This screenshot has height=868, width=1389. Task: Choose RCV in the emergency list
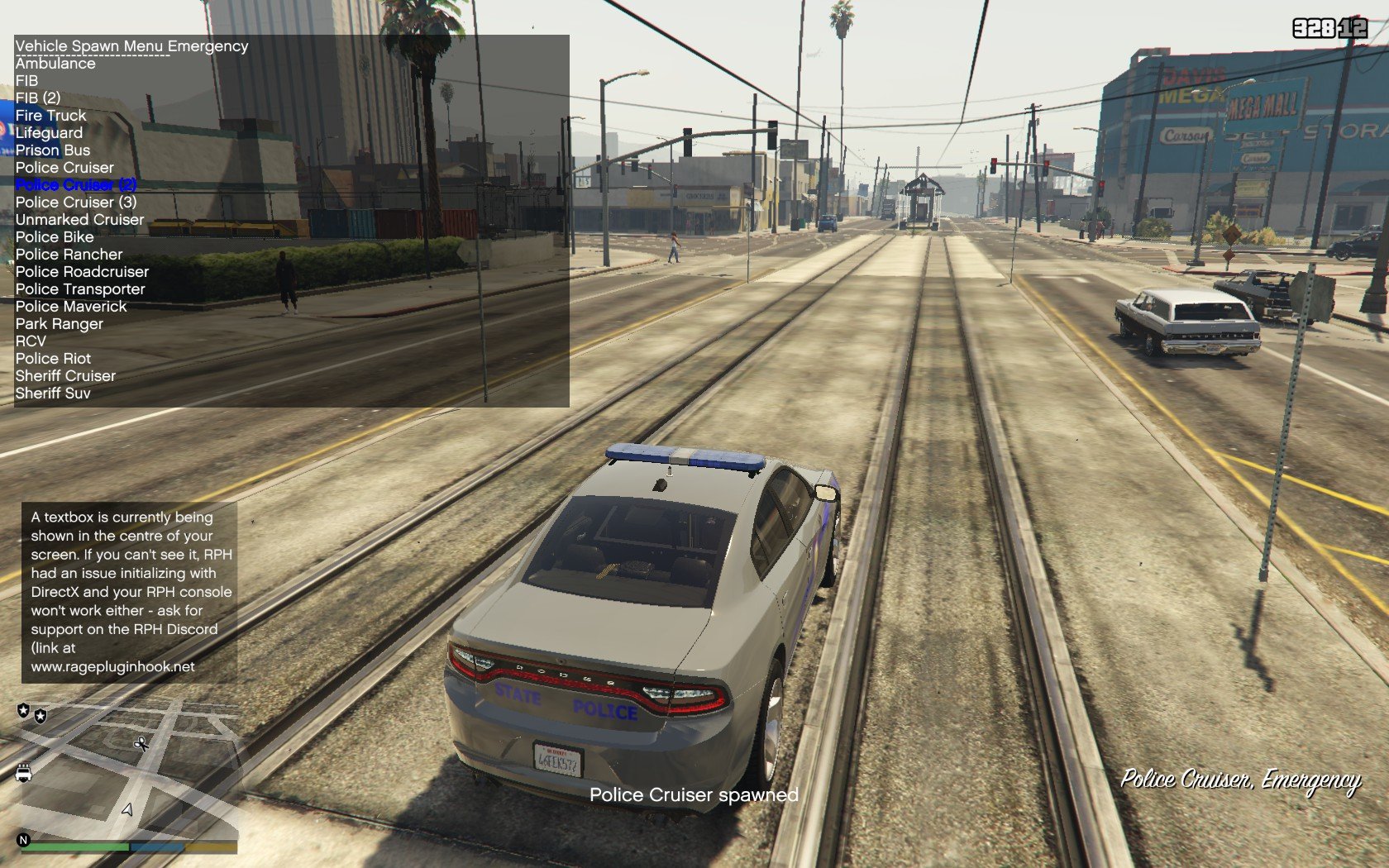(31, 341)
